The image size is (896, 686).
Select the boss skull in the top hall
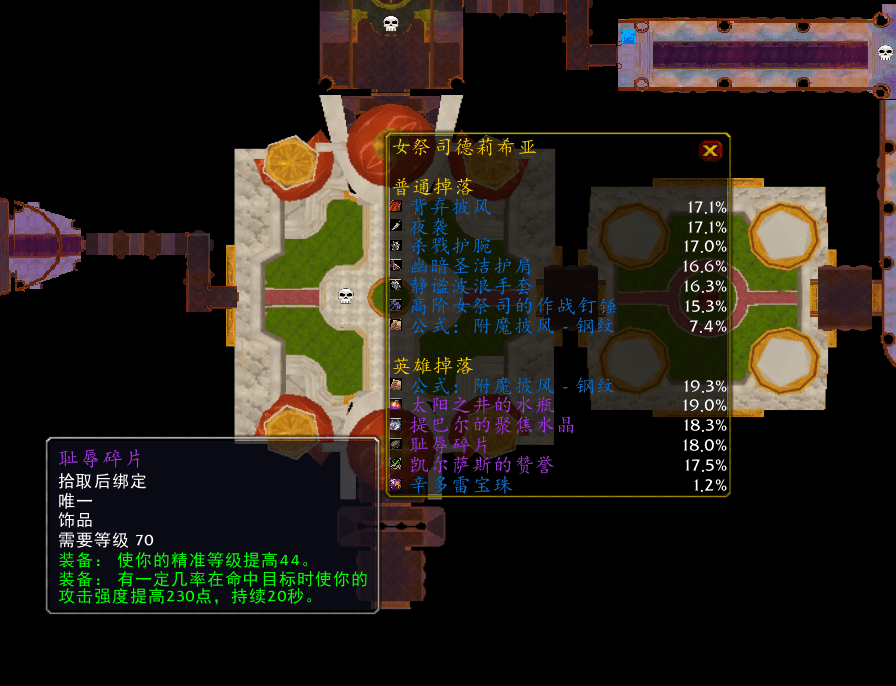click(x=391, y=23)
